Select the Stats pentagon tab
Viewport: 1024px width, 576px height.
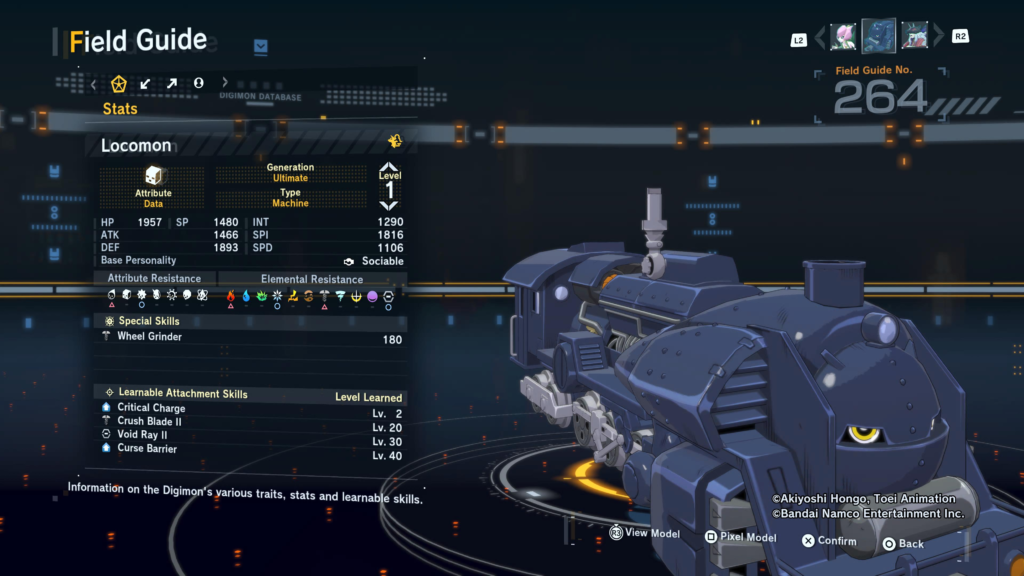(119, 83)
